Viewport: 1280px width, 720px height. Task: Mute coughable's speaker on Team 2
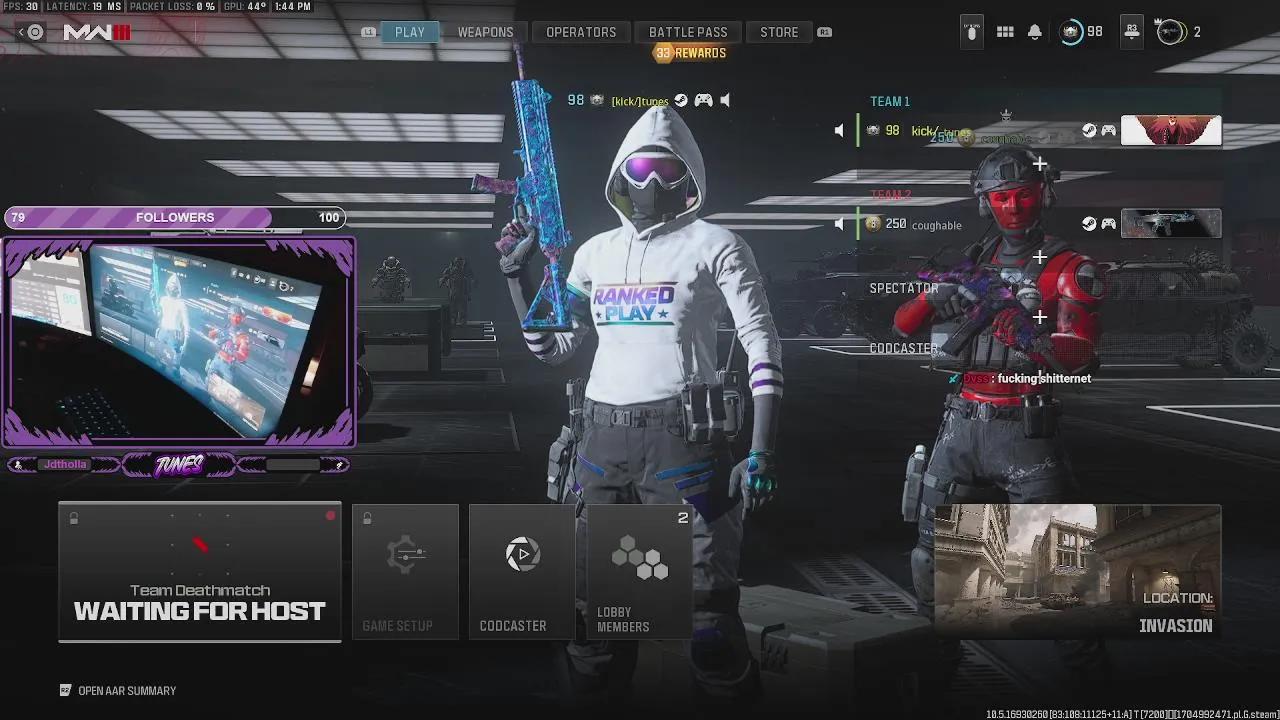coord(840,223)
